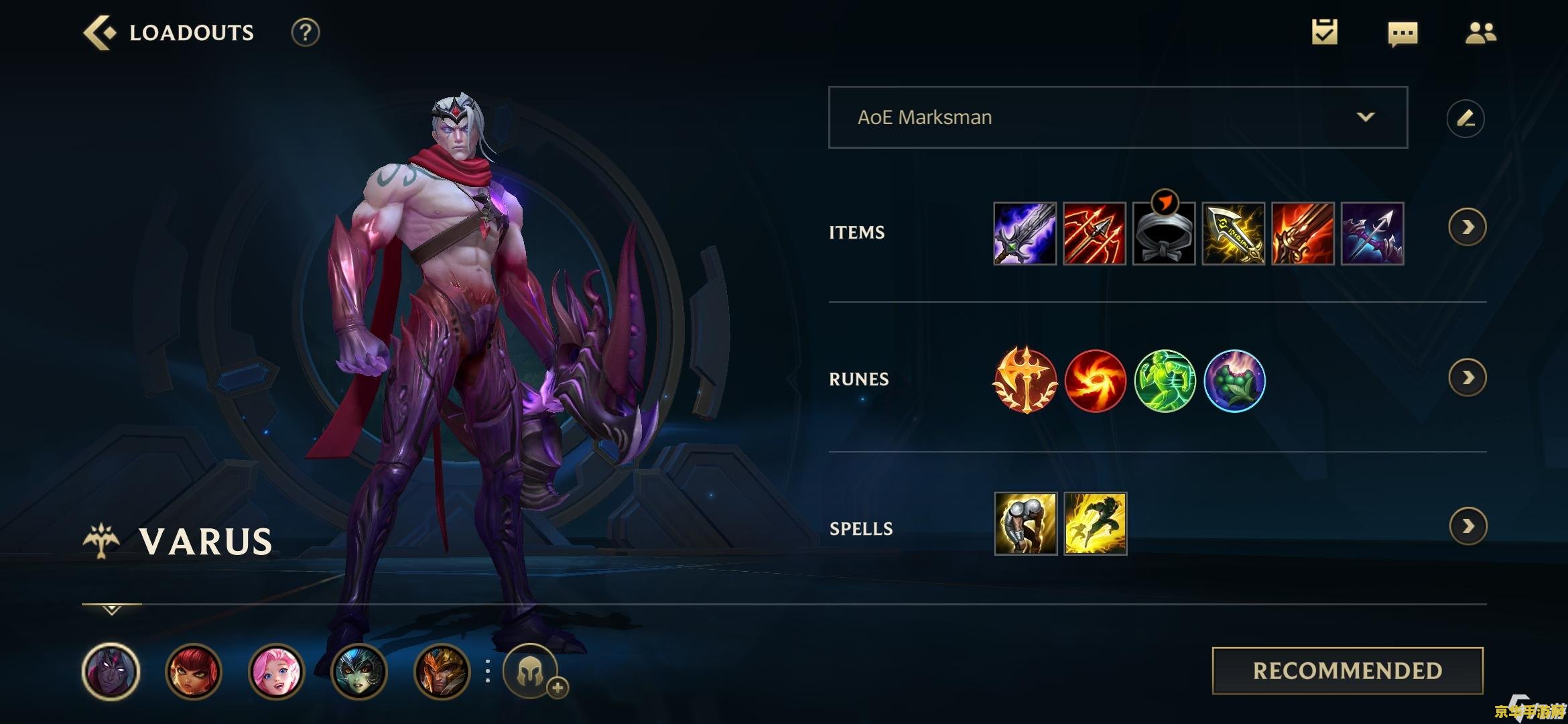This screenshot has height=724, width=1568.
Task: Open the Runes arrow button
Action: 1467,378
